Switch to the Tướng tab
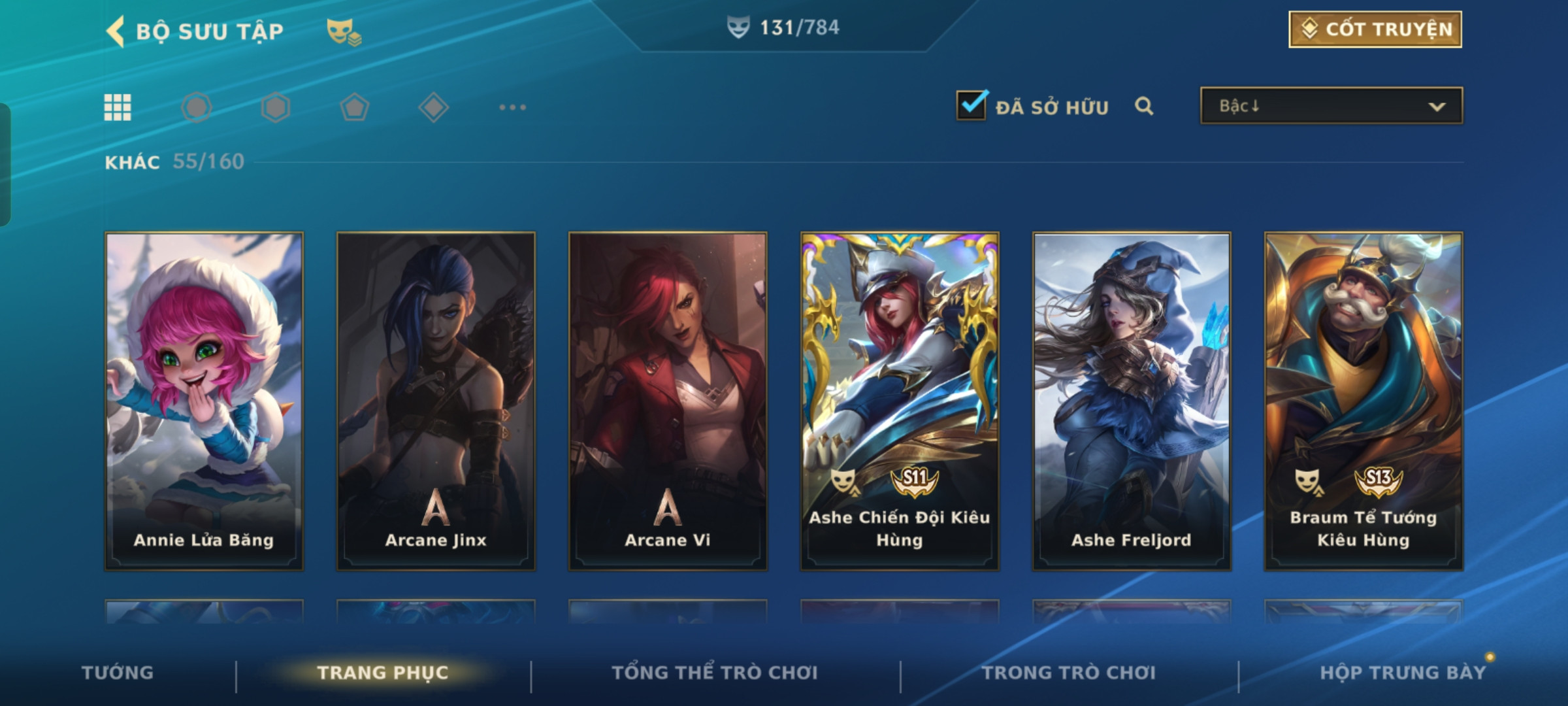 pyautogui.click(x=118, y=673)
